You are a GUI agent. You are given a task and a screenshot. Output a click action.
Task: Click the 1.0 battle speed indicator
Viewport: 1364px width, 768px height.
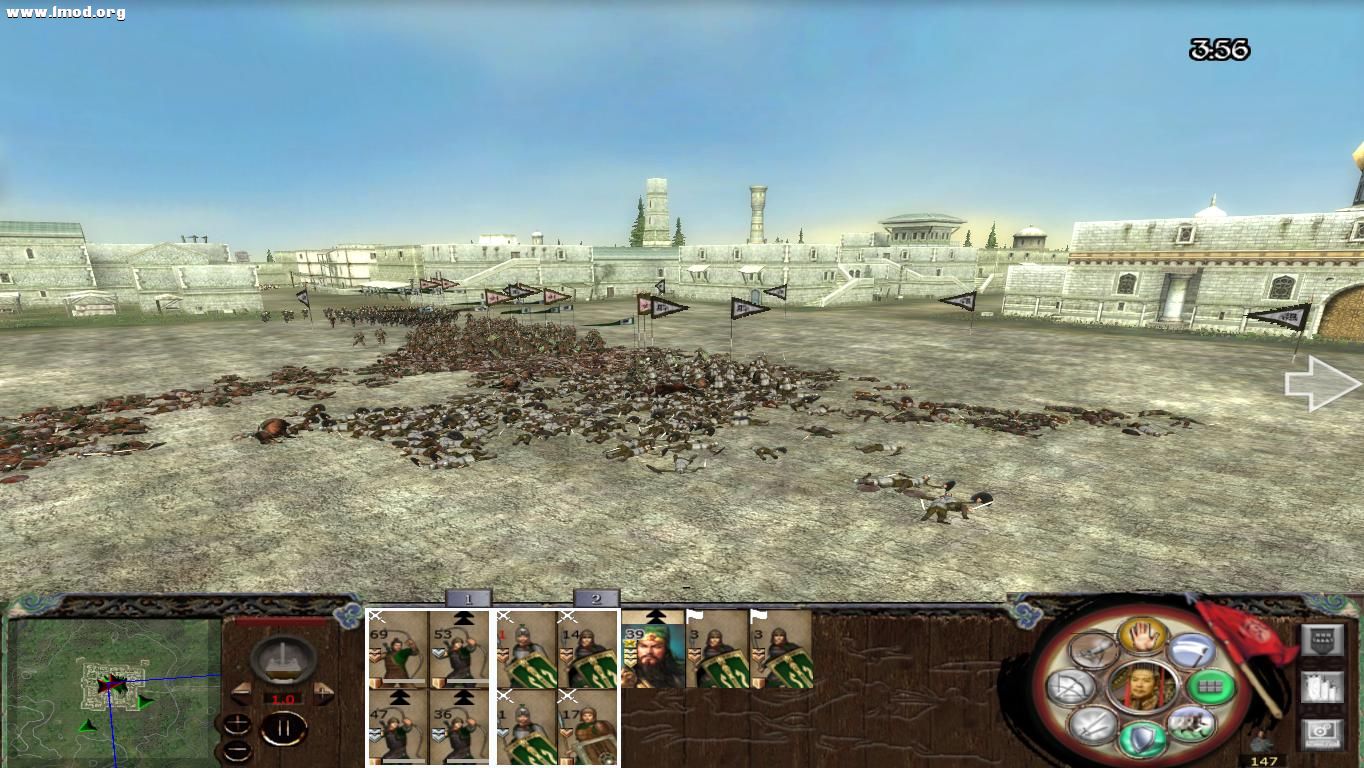[x=283, y=698]
